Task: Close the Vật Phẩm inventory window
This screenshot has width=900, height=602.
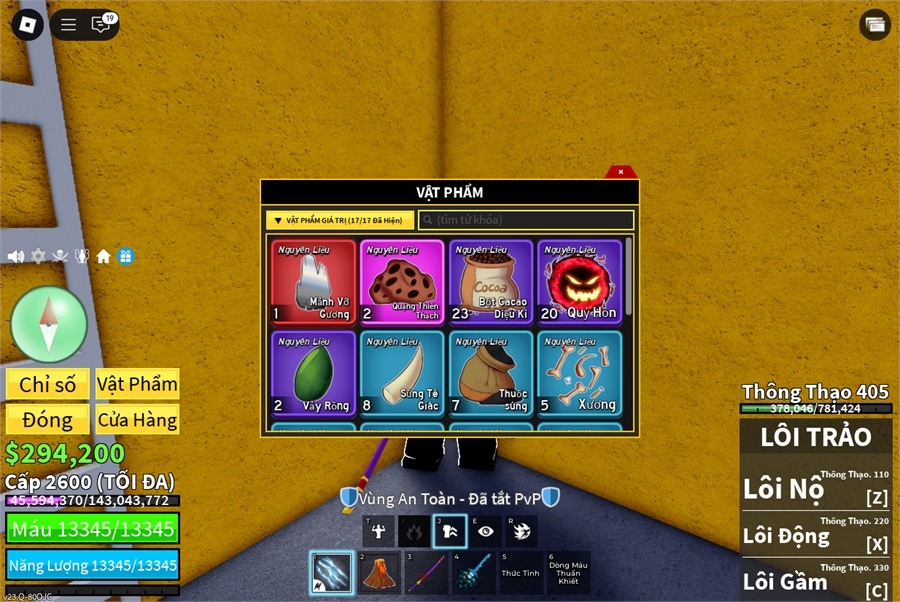Action: (620, 172)
